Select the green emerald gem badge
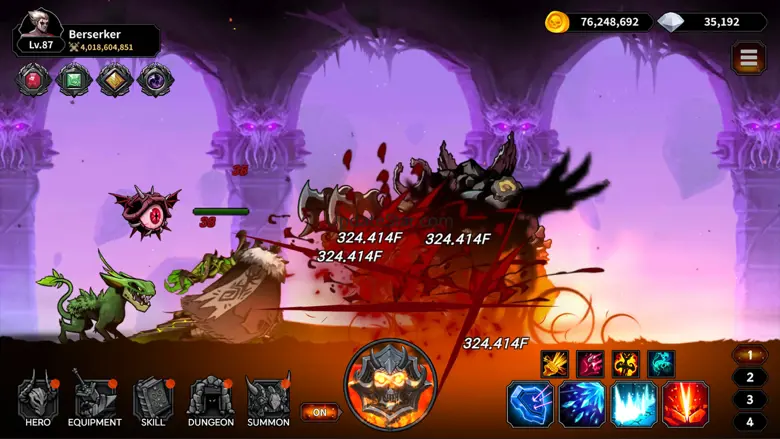 [74, 80]
